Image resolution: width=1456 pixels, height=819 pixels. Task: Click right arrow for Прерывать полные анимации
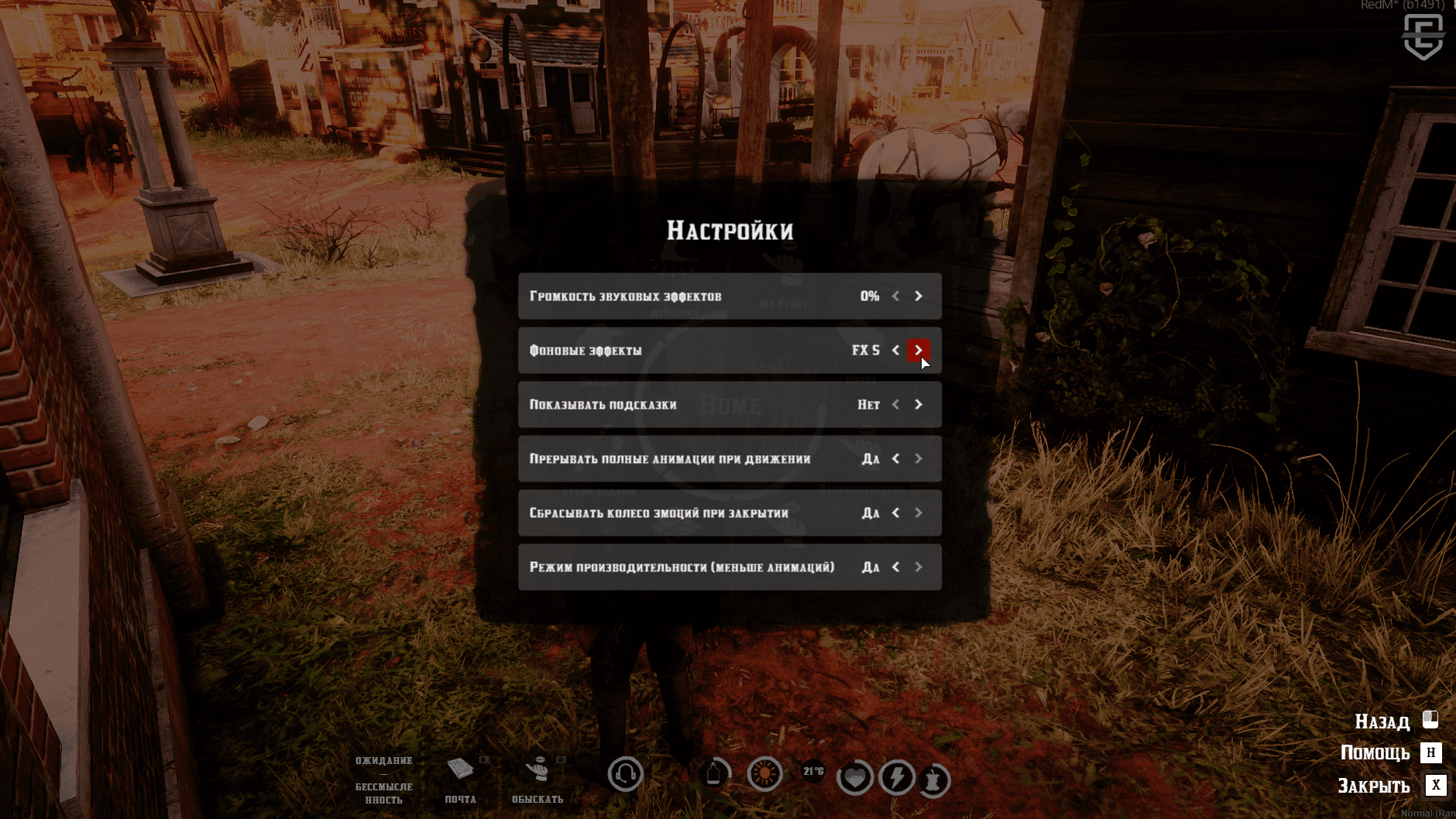[919, 459]
